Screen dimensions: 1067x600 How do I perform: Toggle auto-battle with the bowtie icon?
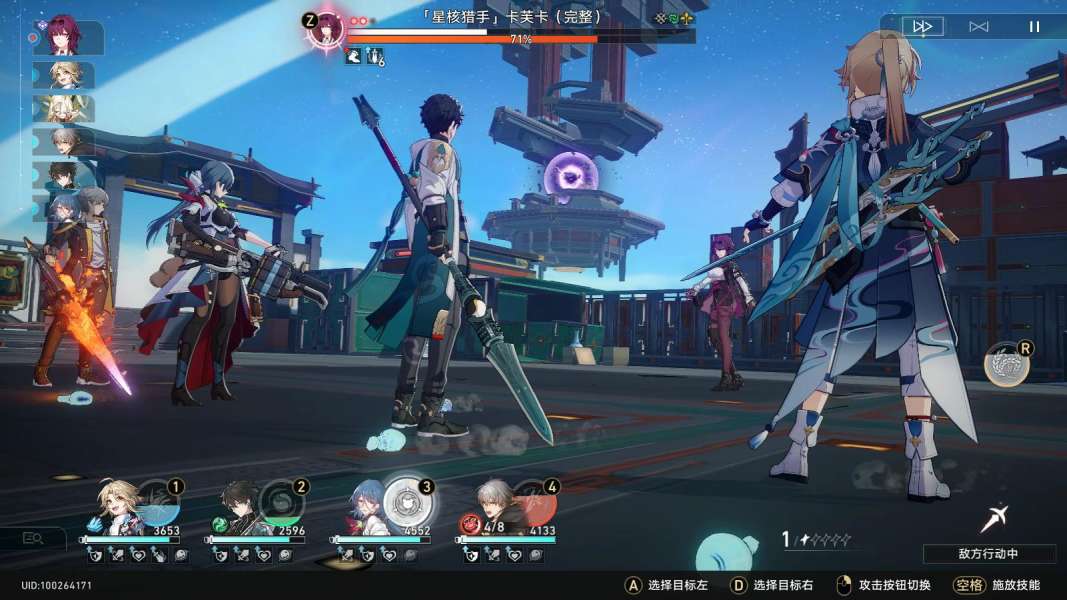tap(979, 27)
